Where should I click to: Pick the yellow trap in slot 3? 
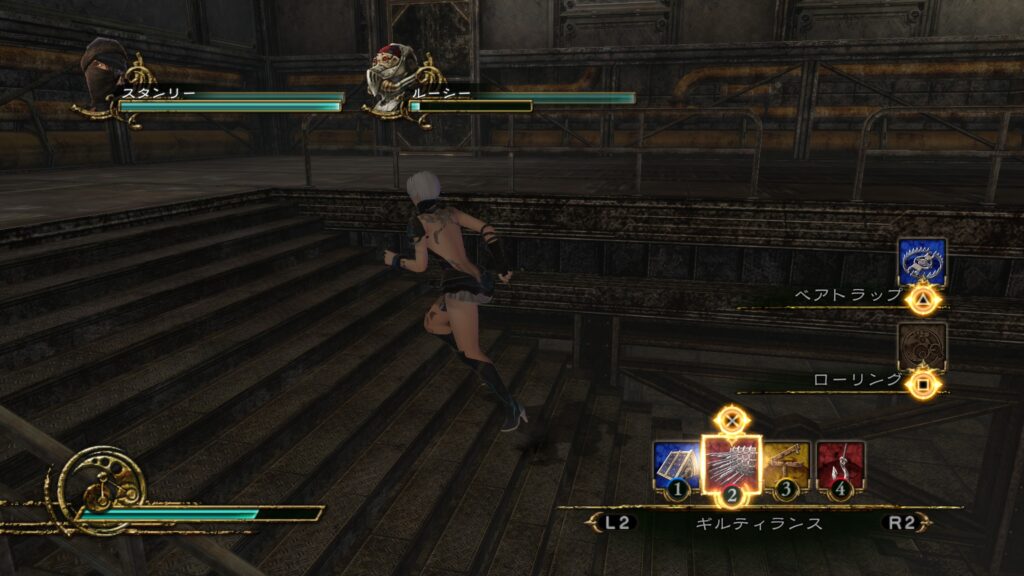pos(787,465)
